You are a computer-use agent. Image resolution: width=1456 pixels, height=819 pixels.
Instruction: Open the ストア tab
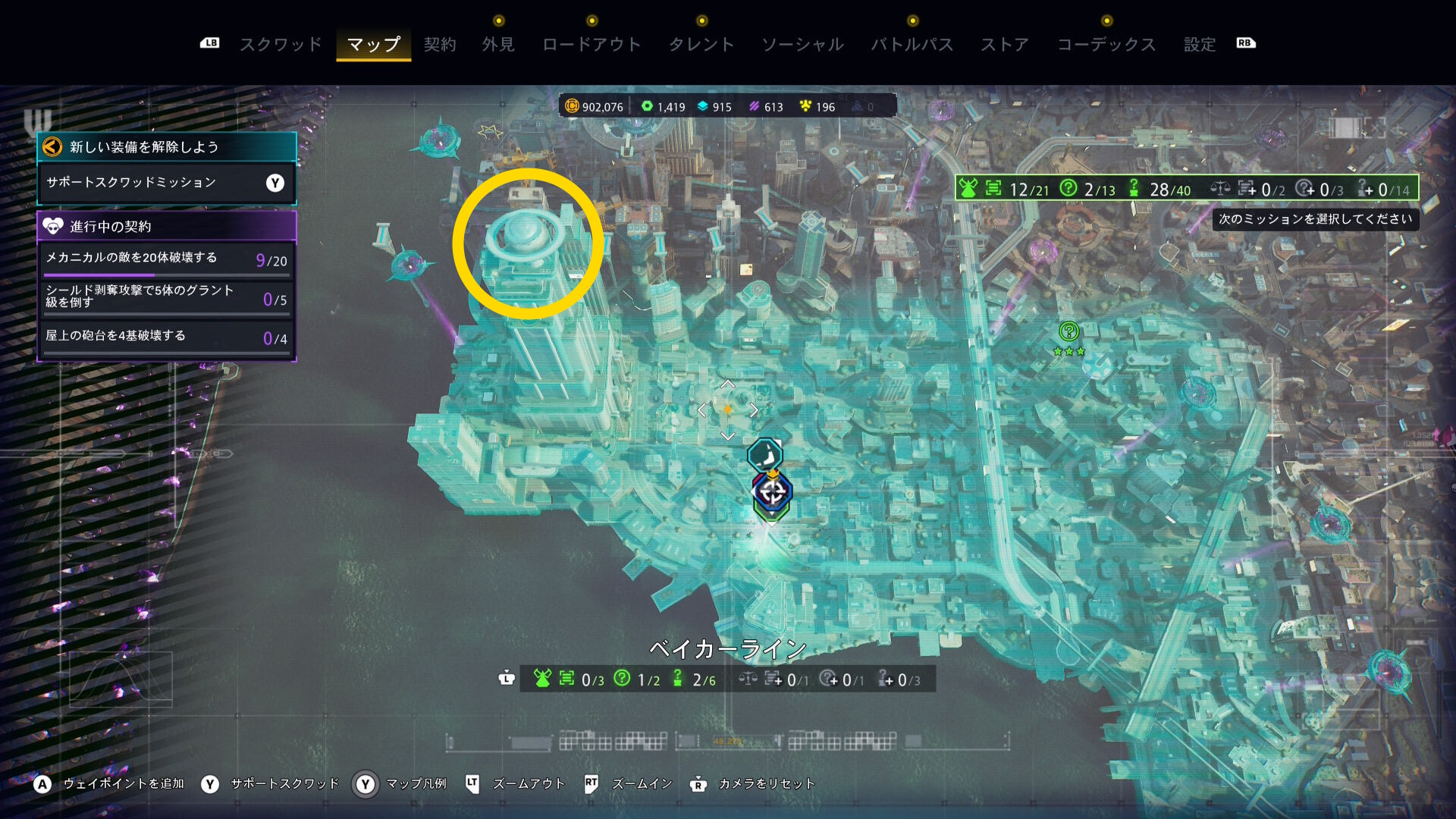1005,45
